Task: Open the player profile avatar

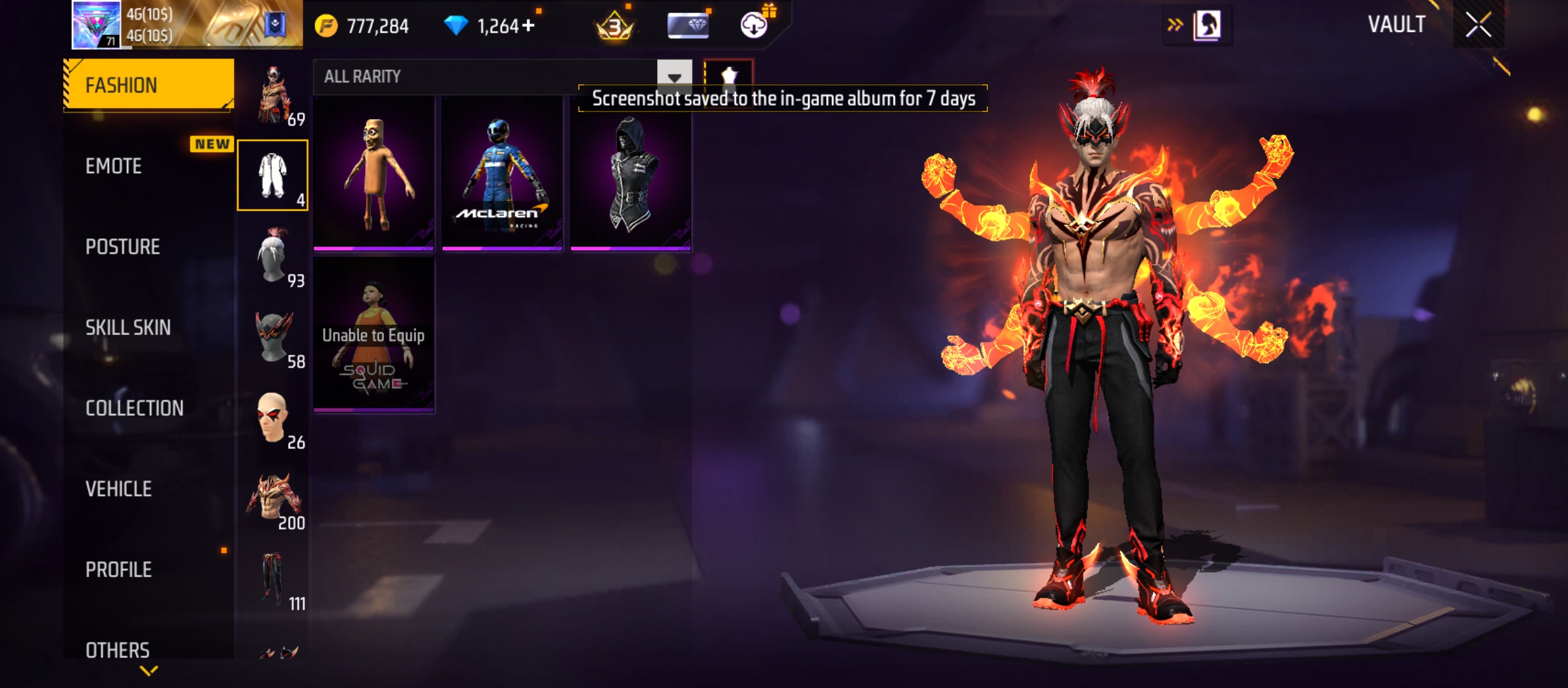Action: pos(96,25)
